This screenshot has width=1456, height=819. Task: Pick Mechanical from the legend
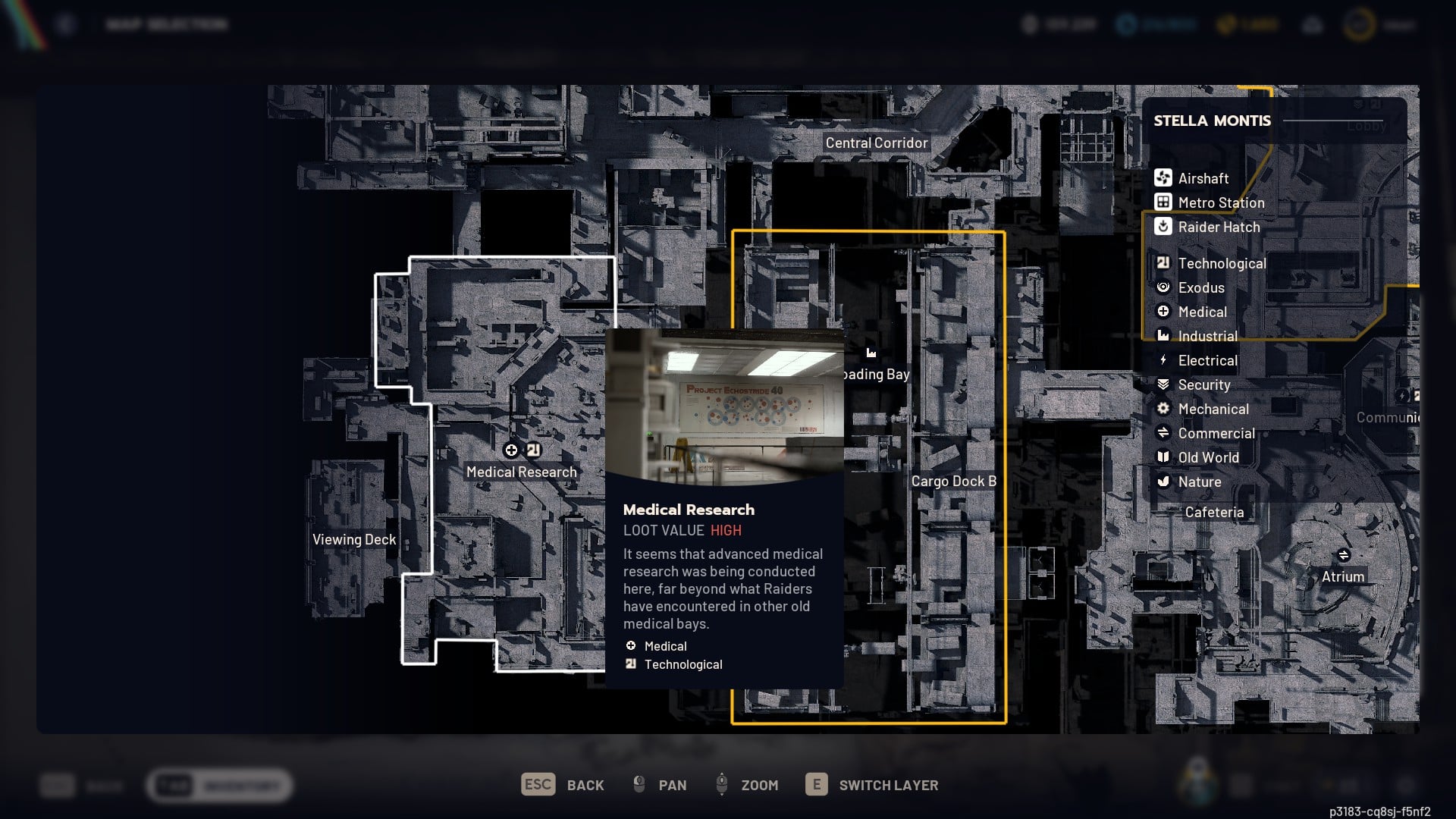click(1213, 409)
